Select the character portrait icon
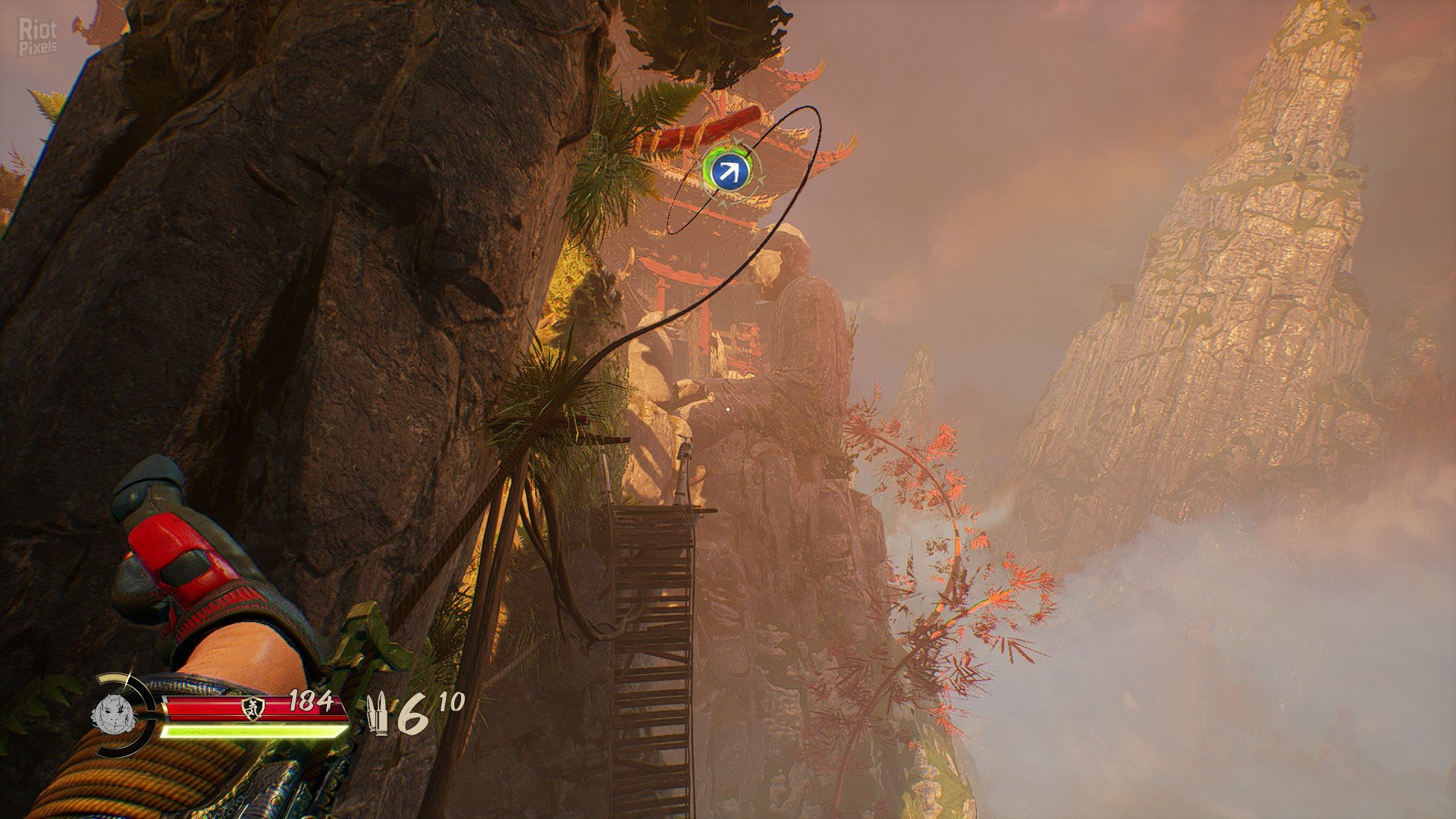1456x819 pixels. coord(109,714)
